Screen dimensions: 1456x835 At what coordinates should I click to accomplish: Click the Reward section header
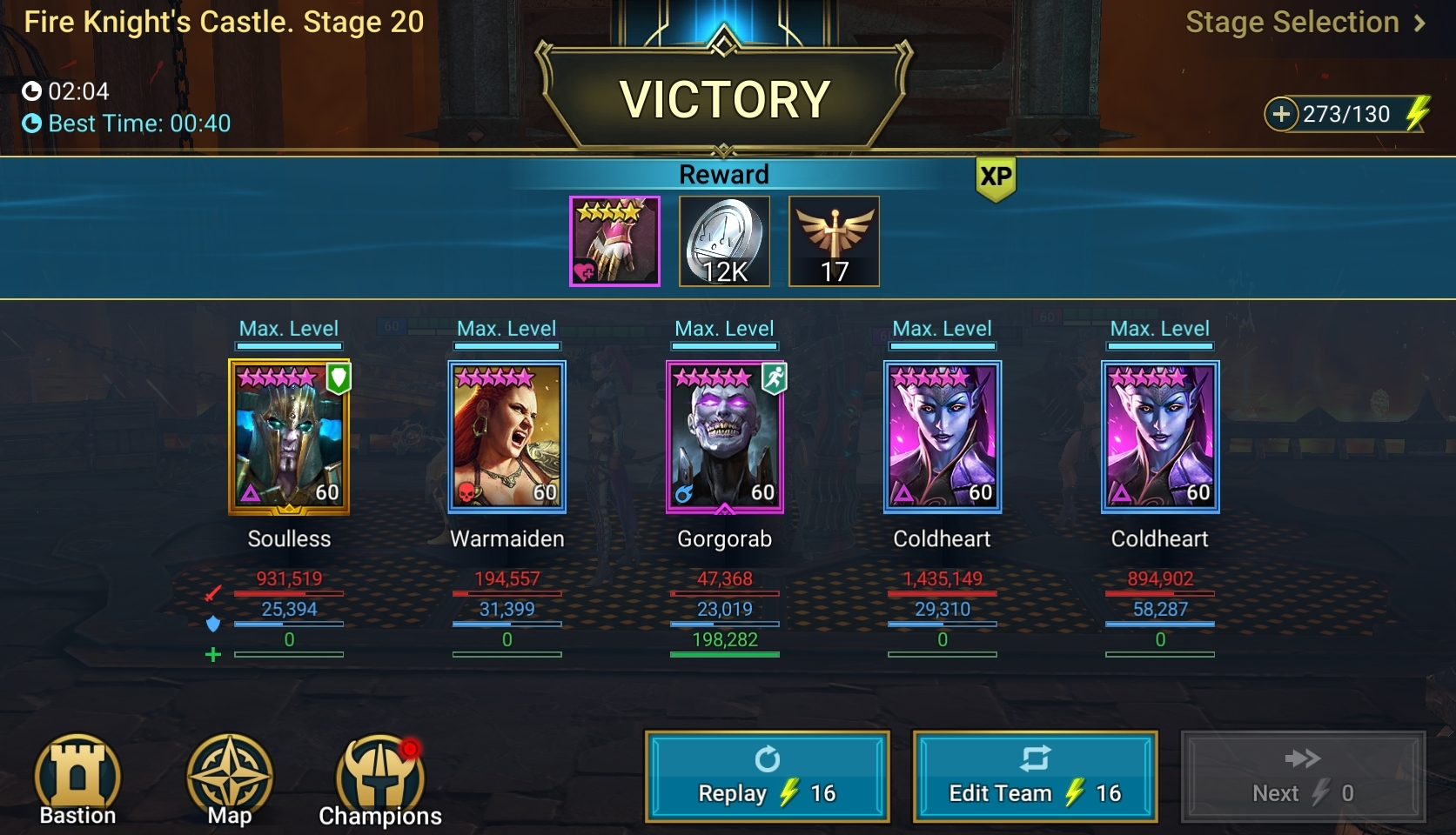(725, 173)
